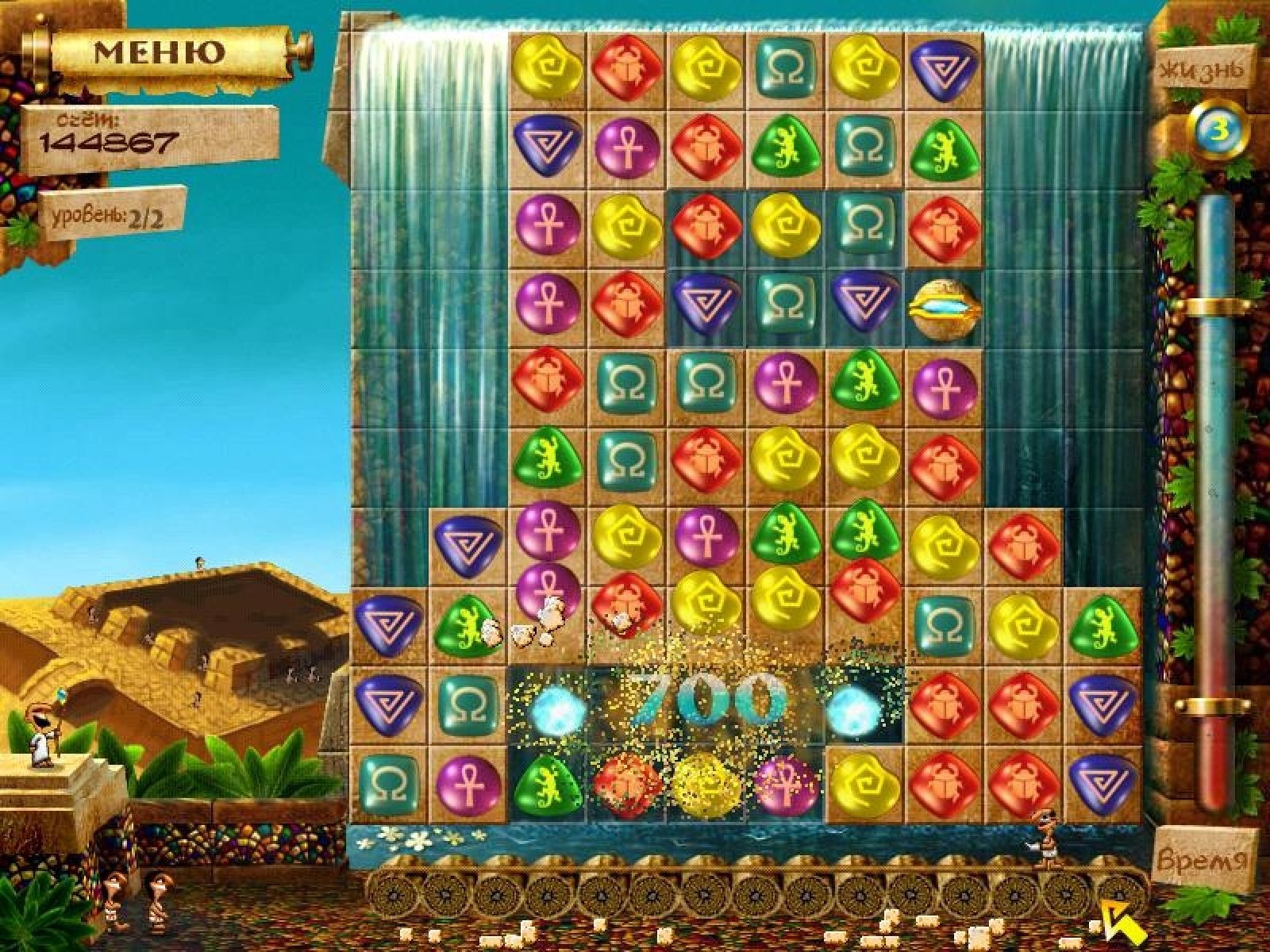
Task: Select the red scarab gem in the top row
Action: 627,69
